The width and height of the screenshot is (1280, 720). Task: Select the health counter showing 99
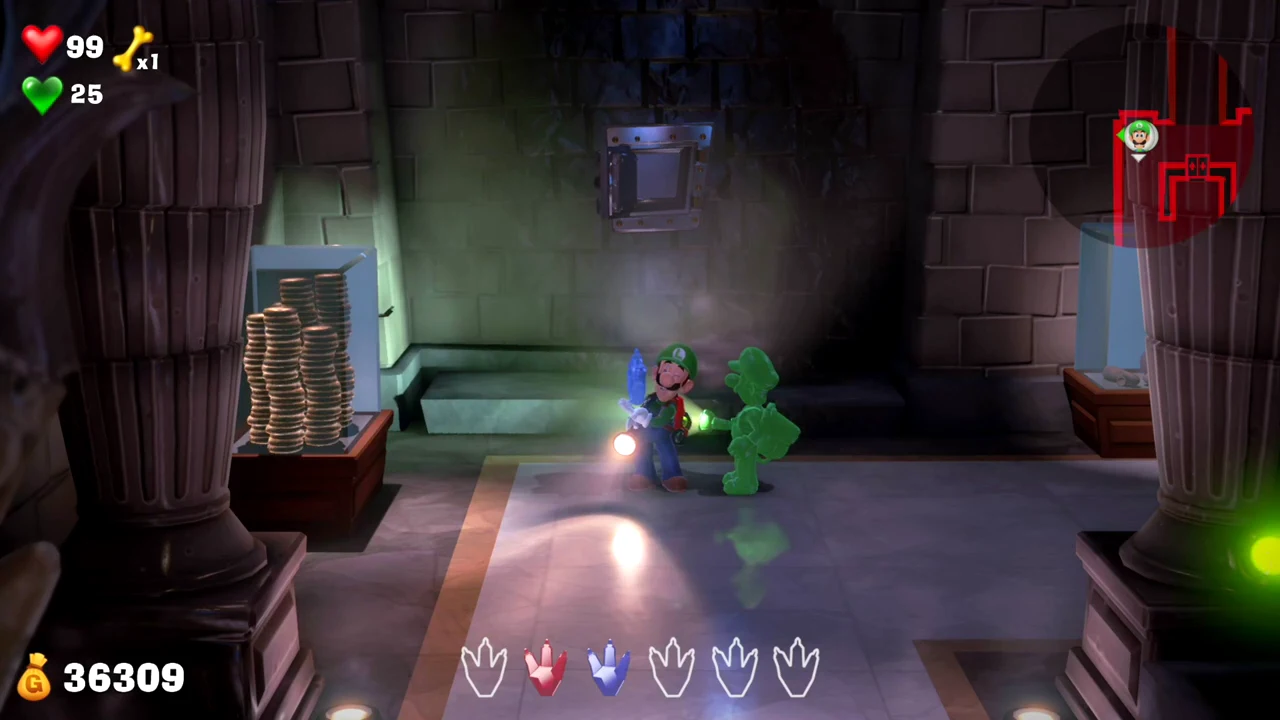tap(85, 47)
